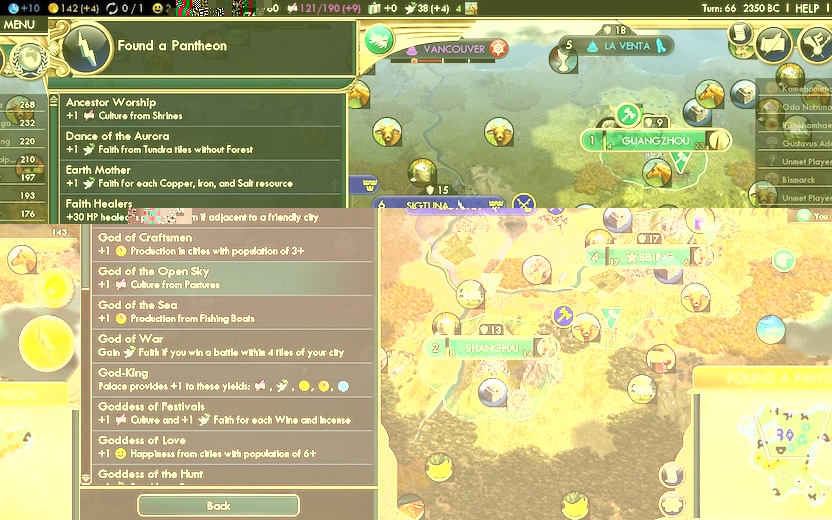Open the HELP menu

coord(807,8)
